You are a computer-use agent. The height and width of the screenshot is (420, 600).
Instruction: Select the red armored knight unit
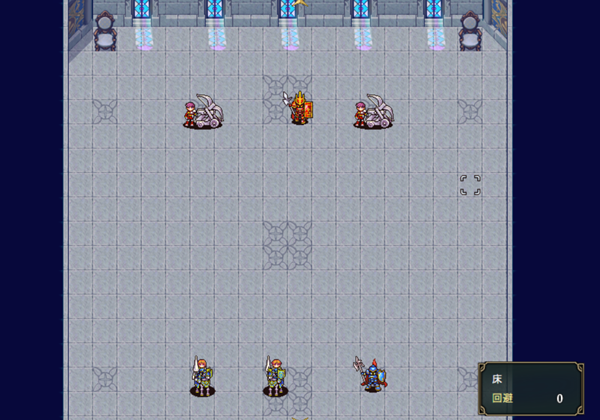click(x=299, y=108)
